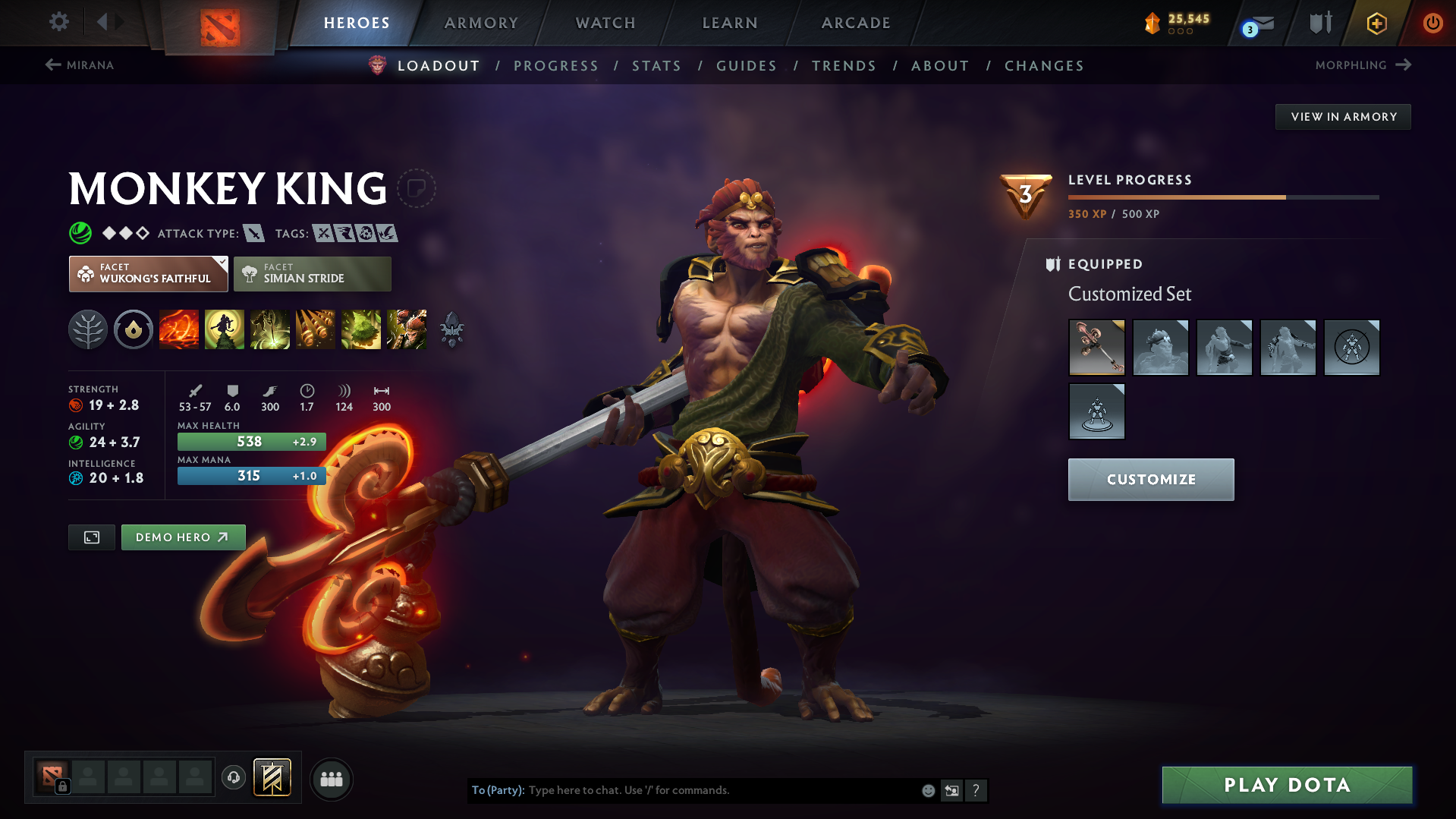Viewport: 1456px width, 819px height.
Task: Select the Wukong's Faithful facet
Action: (148, 273)
